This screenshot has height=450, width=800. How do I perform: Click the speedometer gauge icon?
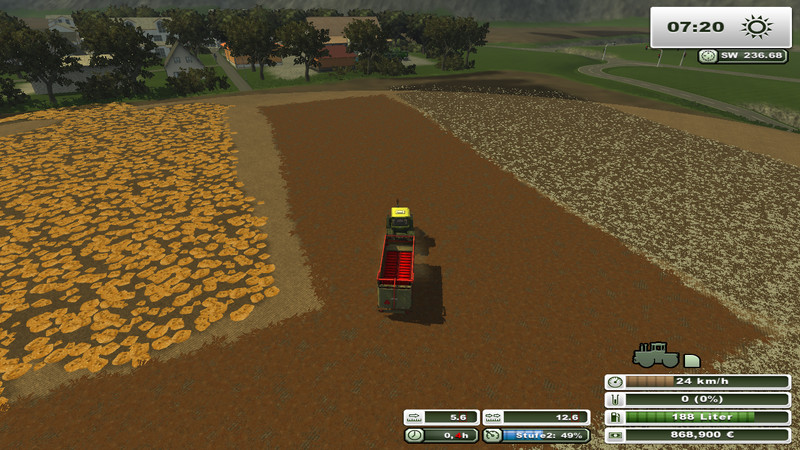[x=615, y=382]
